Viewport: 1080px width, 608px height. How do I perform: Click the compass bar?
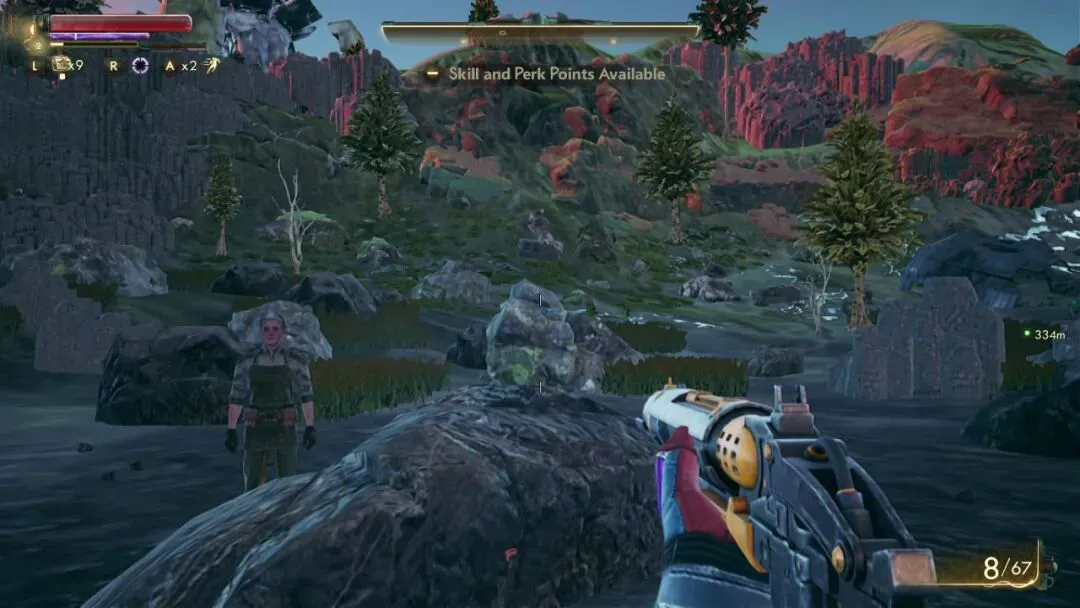pyautogui.click(x=539, y=32)
